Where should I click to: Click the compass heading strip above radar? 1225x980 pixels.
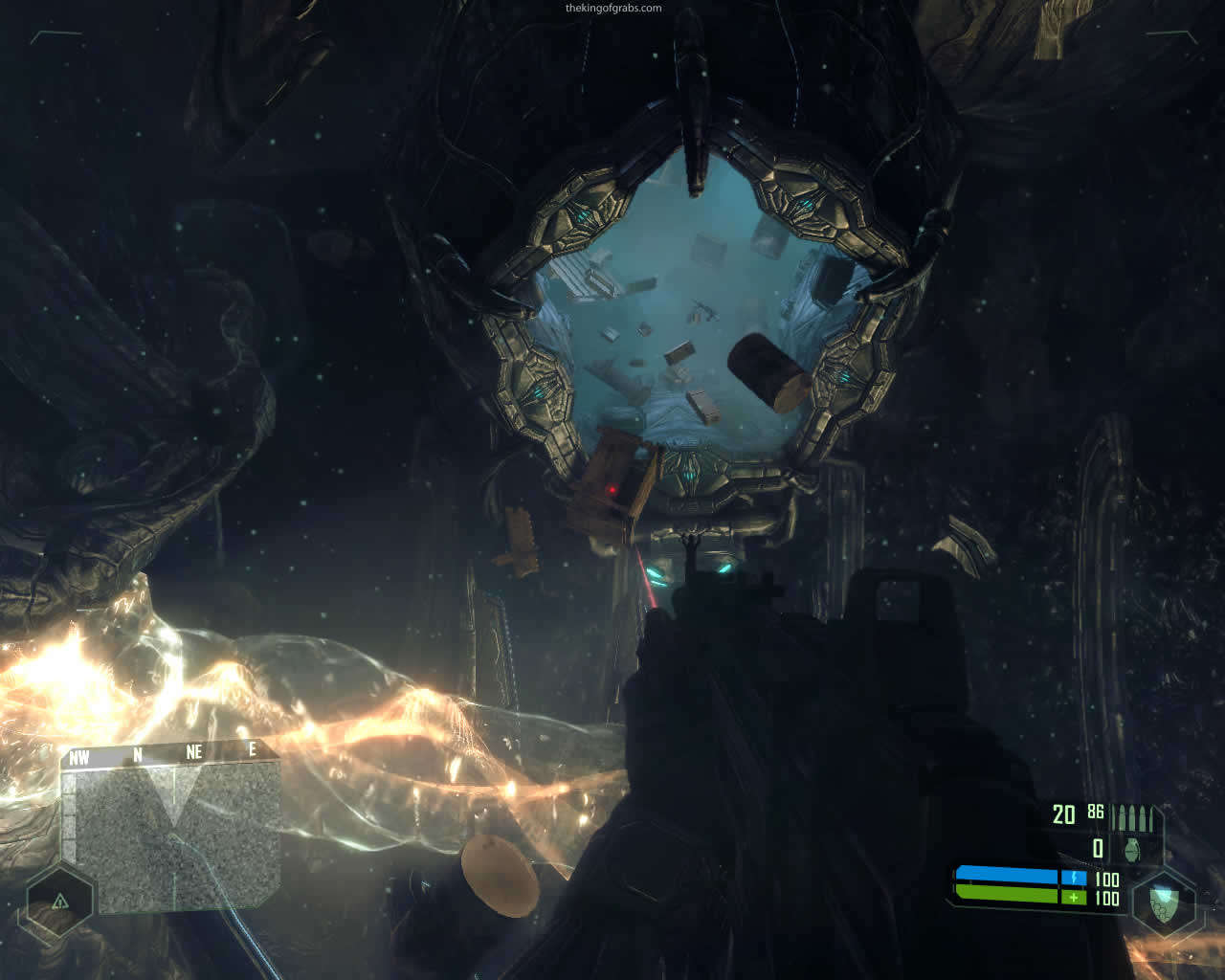coord(167,754)
